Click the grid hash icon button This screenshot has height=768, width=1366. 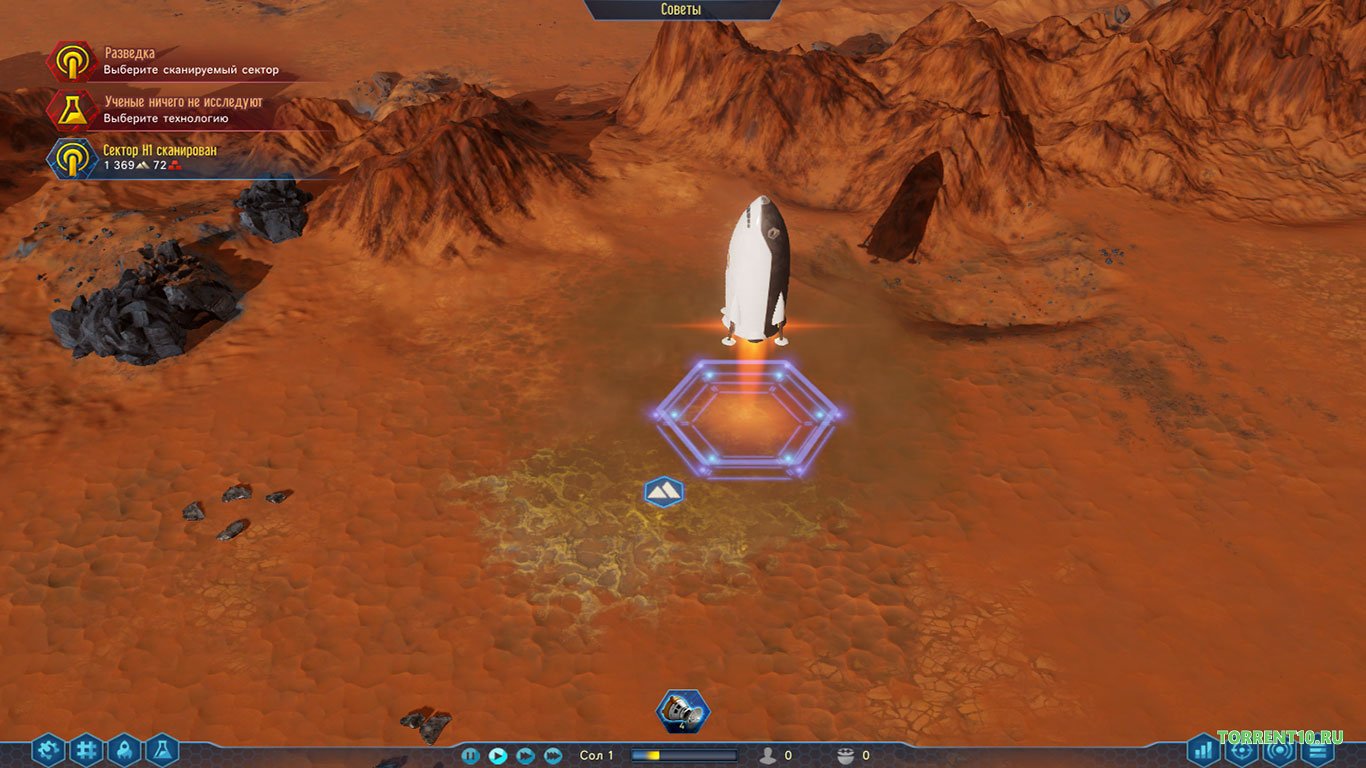pos(87,749)
